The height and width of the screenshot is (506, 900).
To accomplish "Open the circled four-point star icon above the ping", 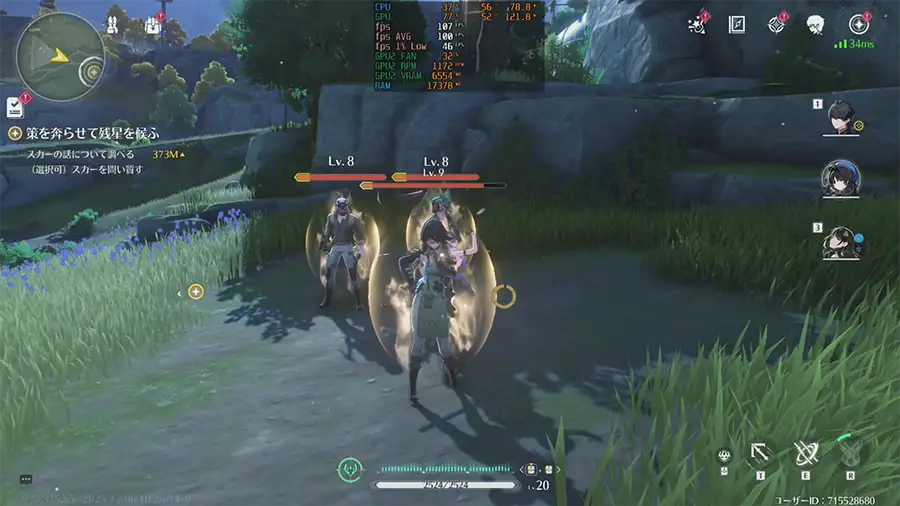I will coord(857,24).
